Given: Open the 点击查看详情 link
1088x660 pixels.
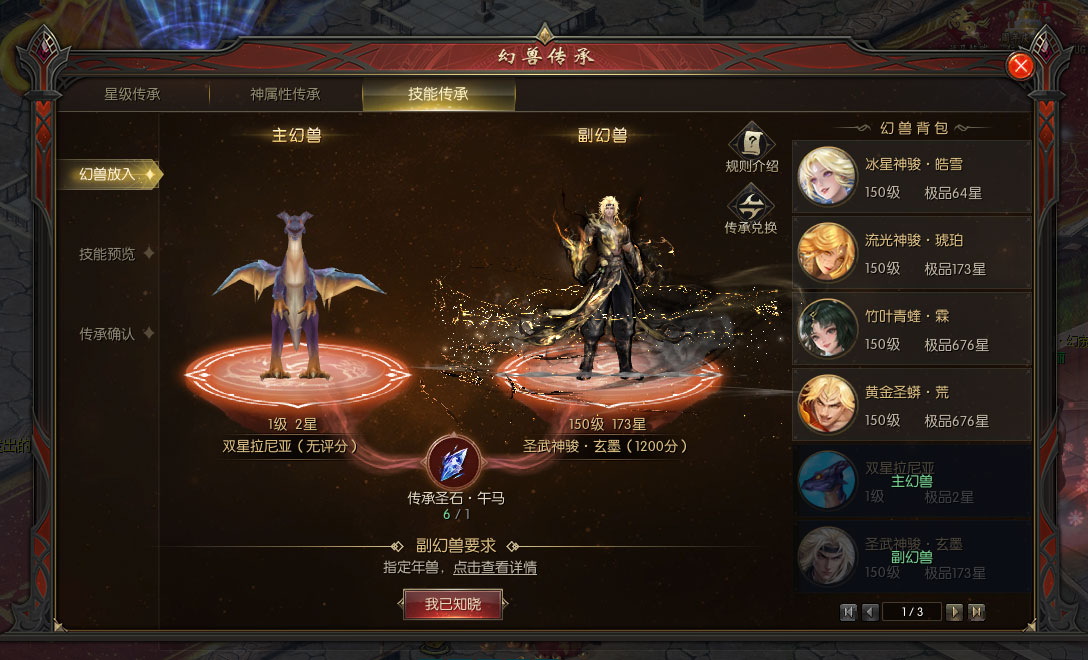Looking at the screenshot, I should tap(495, 568).
